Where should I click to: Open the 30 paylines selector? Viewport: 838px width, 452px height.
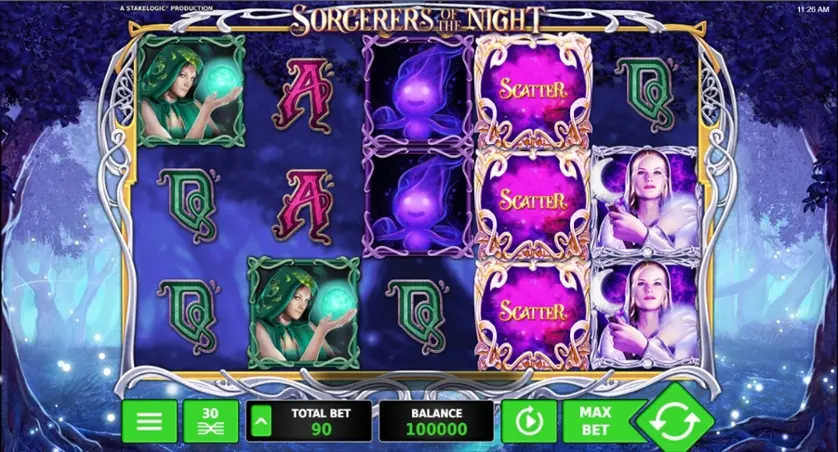tap(210, 421)
